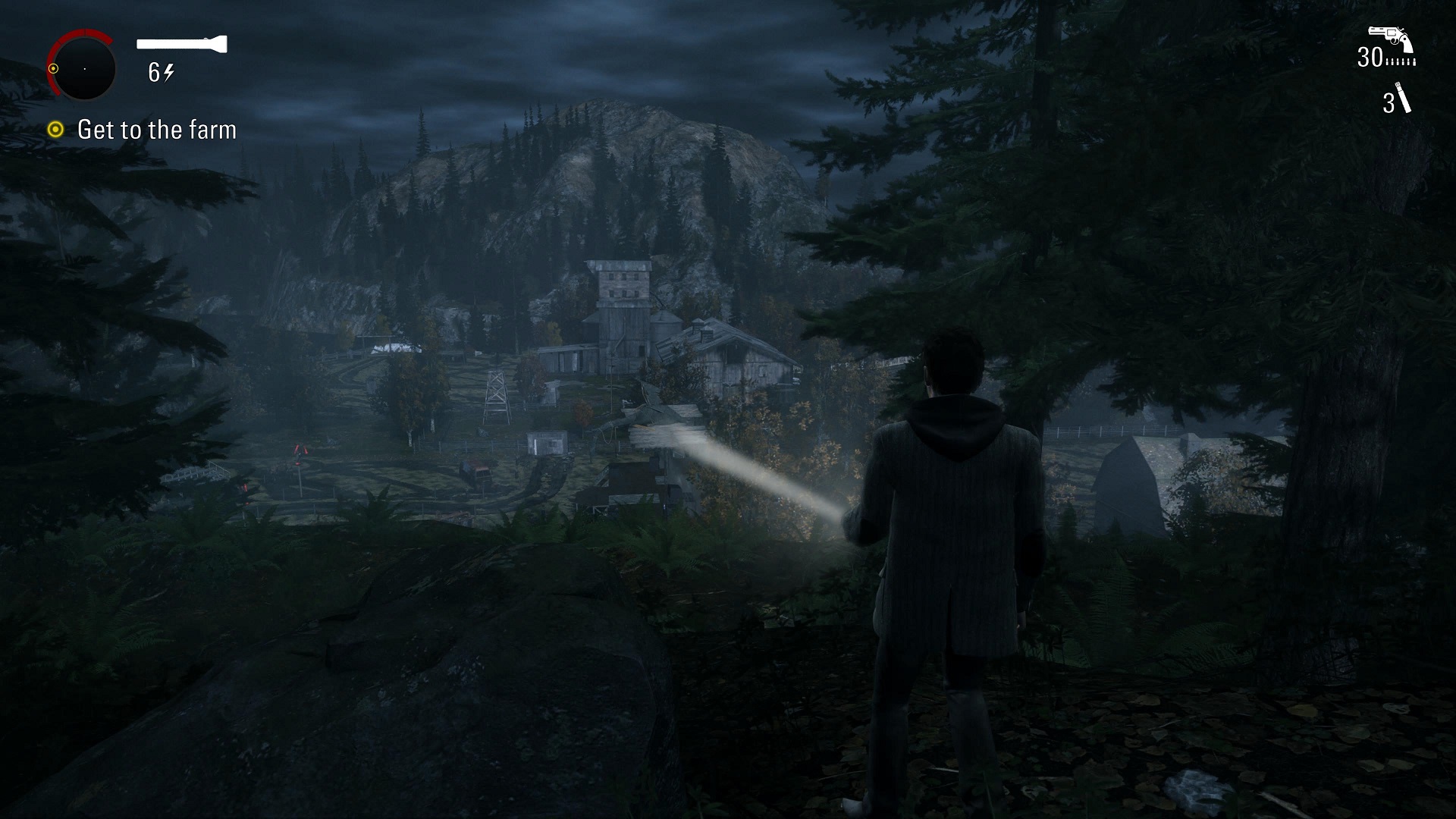Select the "Get to the farm" objective
The height and width of the screenshot is (819, 1456).
click(156, 130)
